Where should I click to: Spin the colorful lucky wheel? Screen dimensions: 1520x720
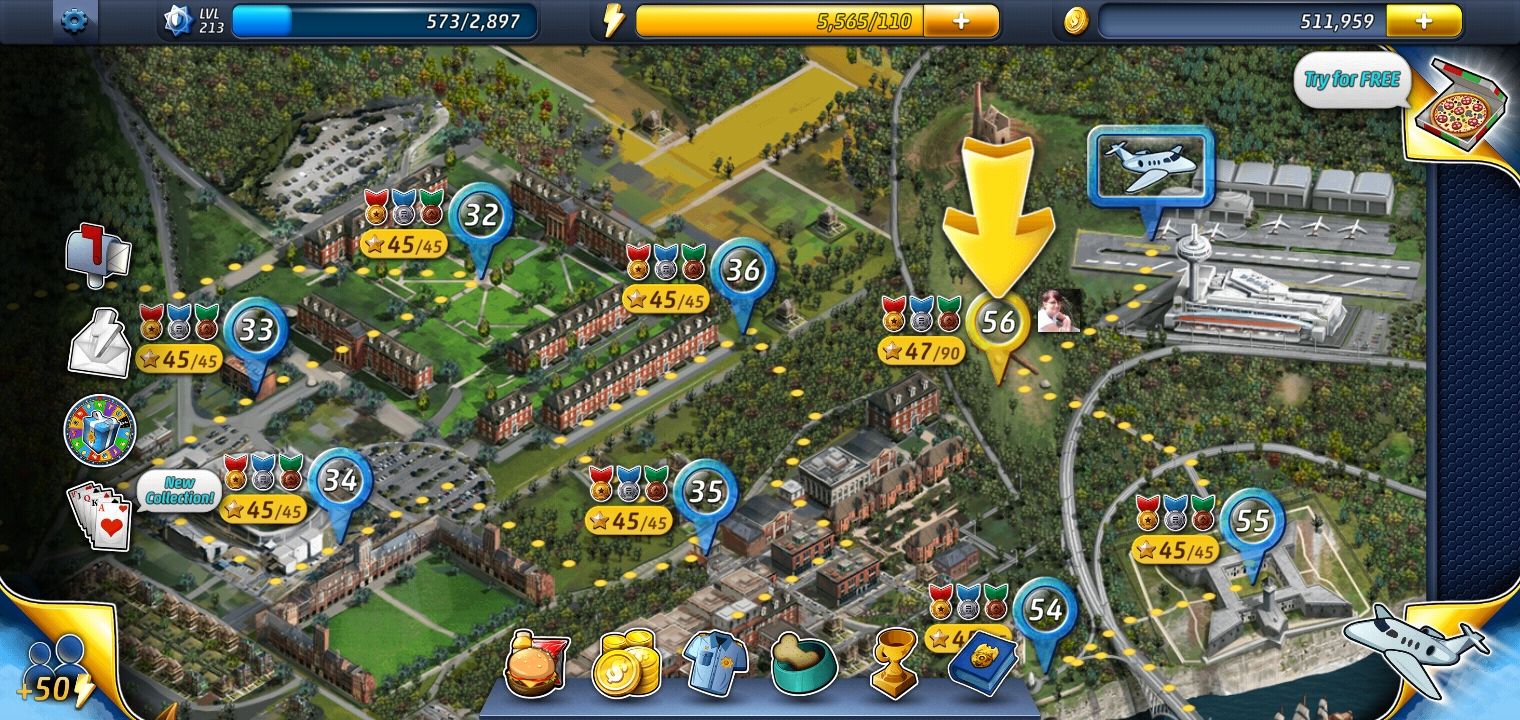pyautogui.click(x=97, y=432)
